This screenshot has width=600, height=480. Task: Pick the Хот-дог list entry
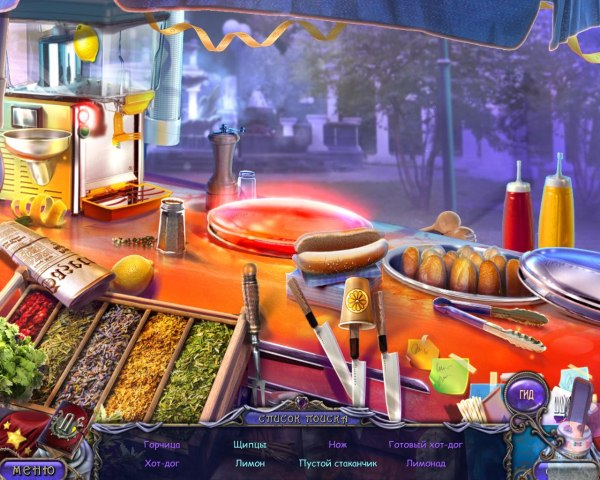point(163,463)
